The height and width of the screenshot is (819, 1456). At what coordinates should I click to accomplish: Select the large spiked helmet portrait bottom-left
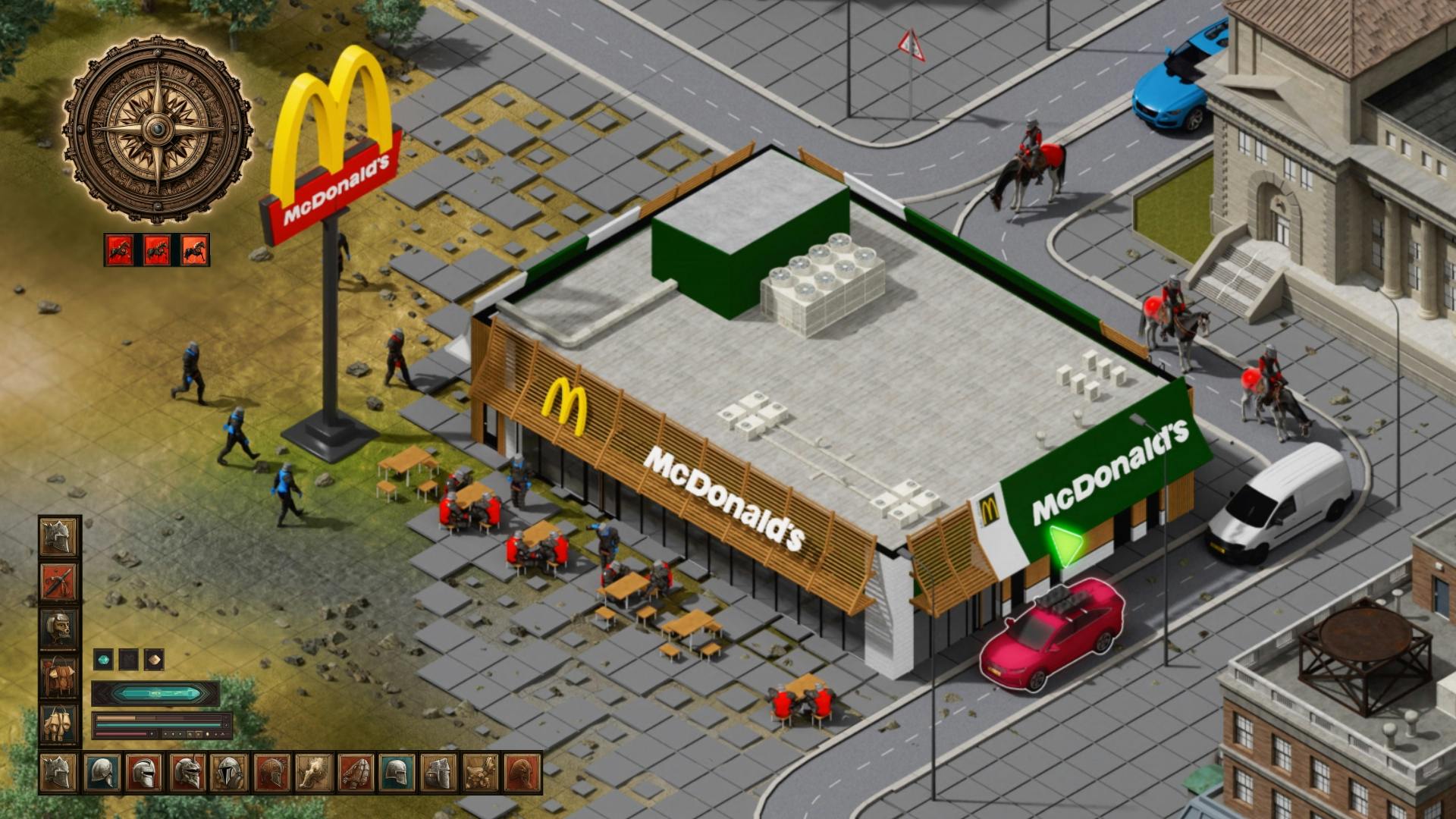click(x=58, y=773)
